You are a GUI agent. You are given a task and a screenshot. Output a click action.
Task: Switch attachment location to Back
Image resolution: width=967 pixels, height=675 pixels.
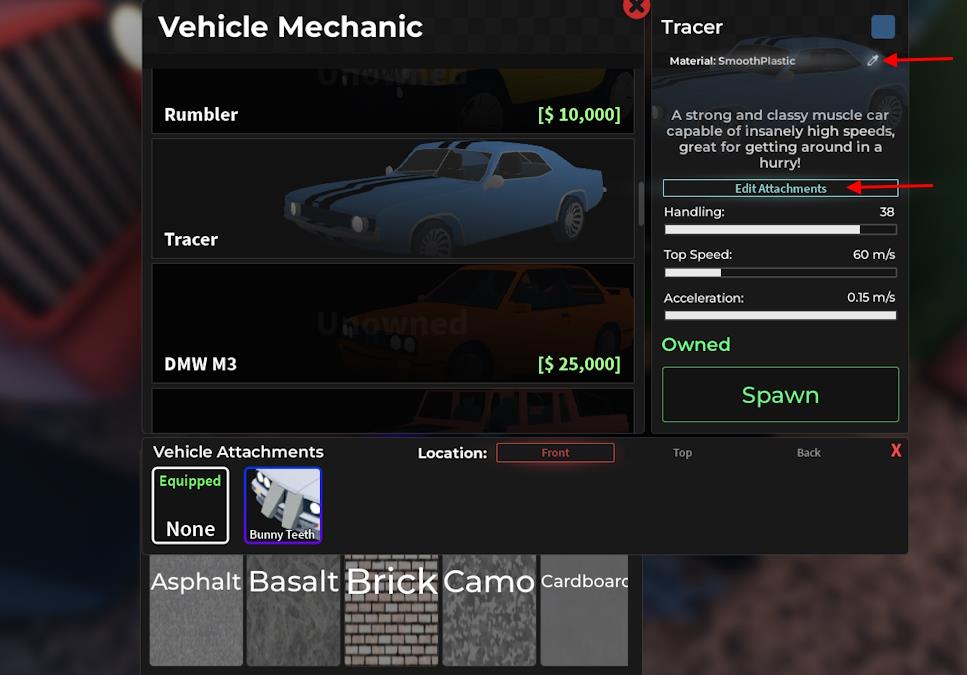(x=808, y=453)
